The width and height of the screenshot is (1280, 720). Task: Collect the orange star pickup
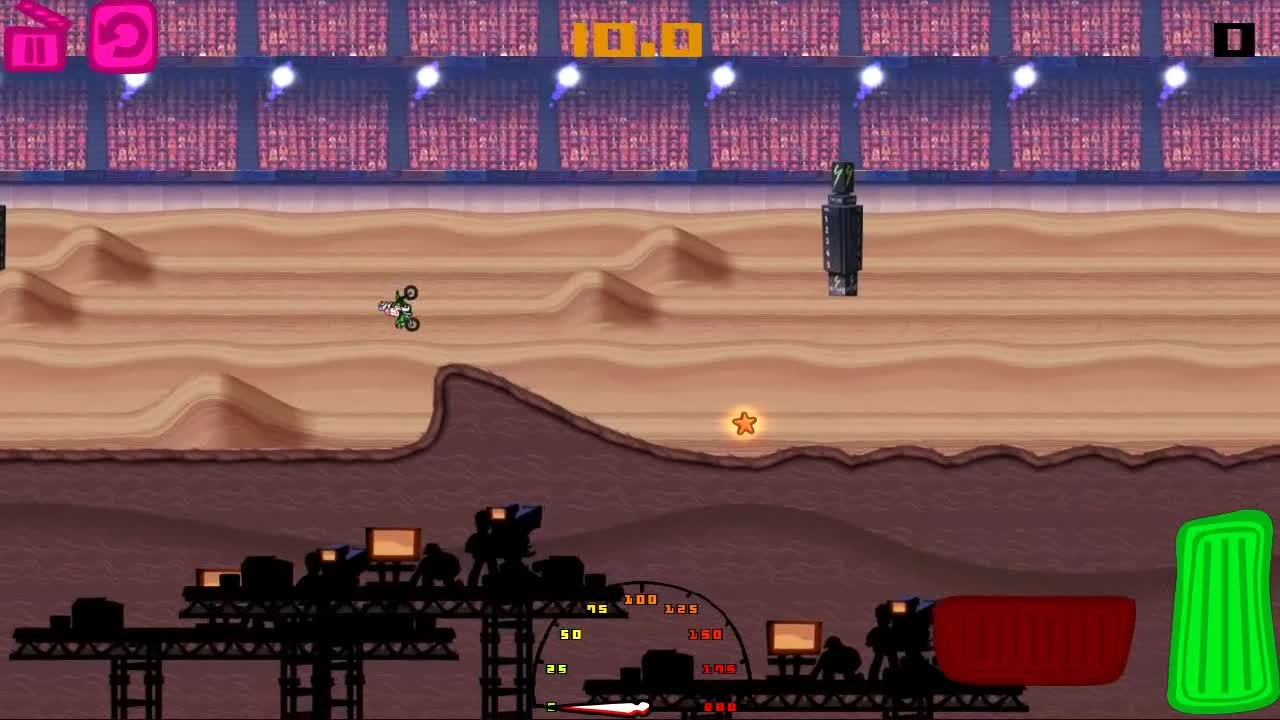pyautogui.click(x=742, y=424)
